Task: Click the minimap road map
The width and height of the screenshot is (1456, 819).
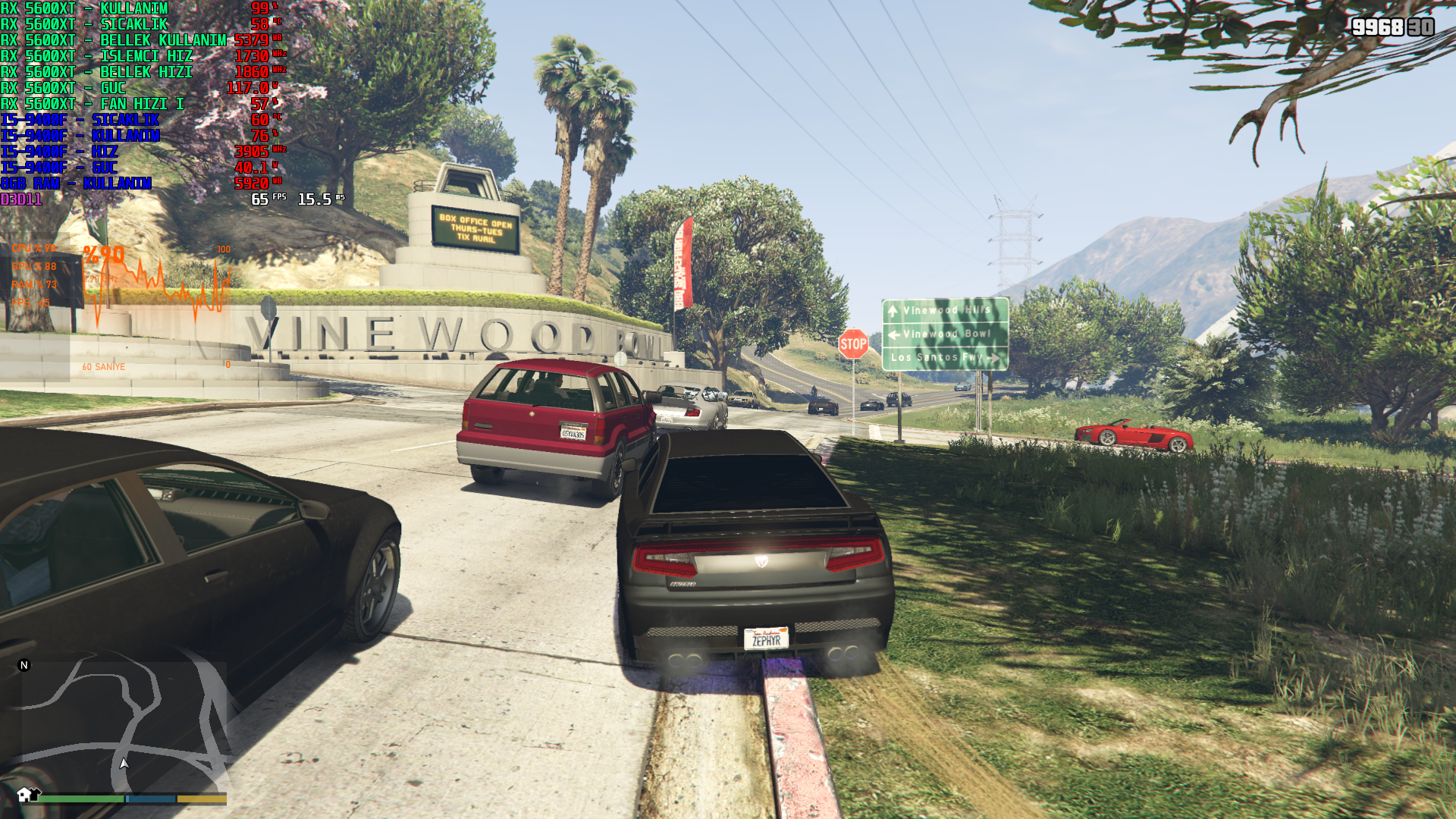Action: pos(124,724)
